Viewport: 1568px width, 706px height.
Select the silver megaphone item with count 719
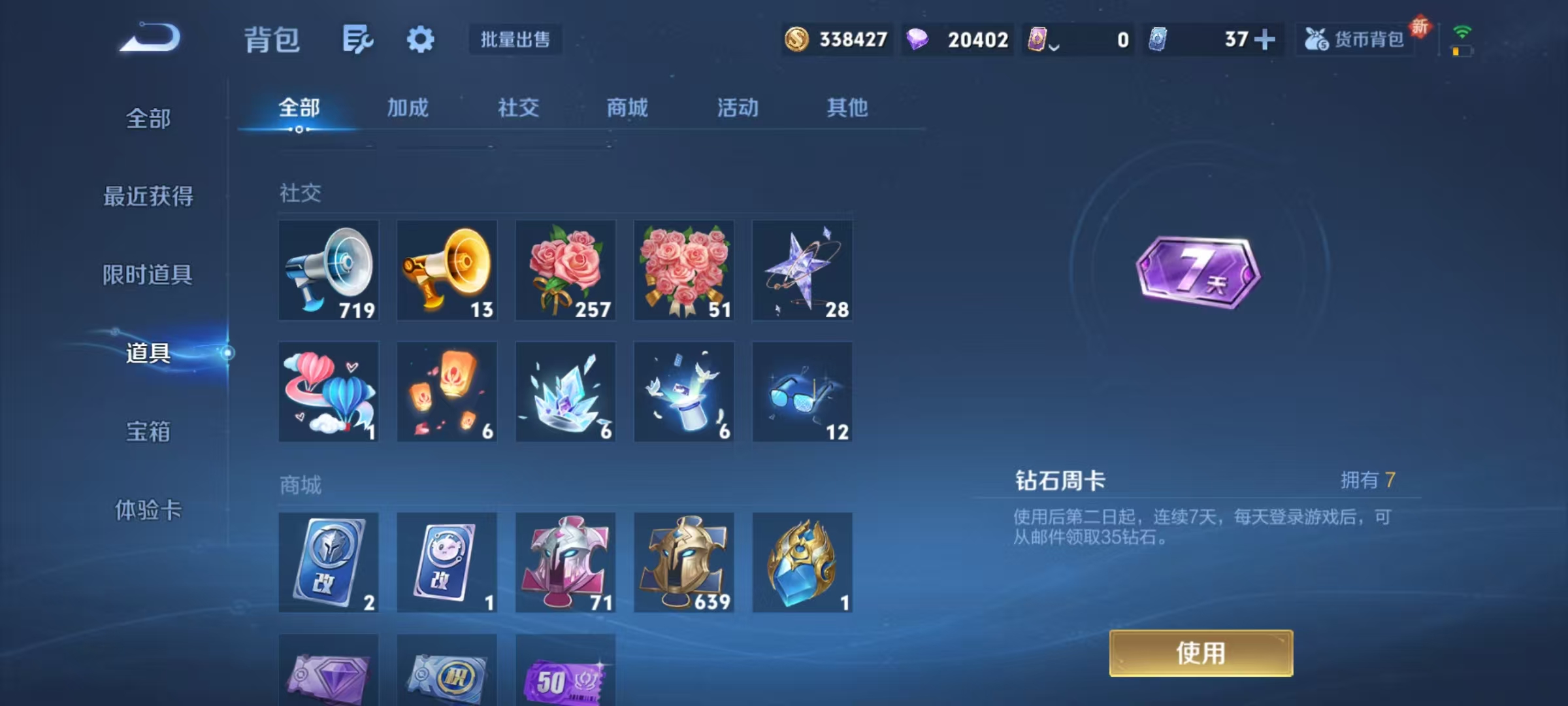coord(329,271)
